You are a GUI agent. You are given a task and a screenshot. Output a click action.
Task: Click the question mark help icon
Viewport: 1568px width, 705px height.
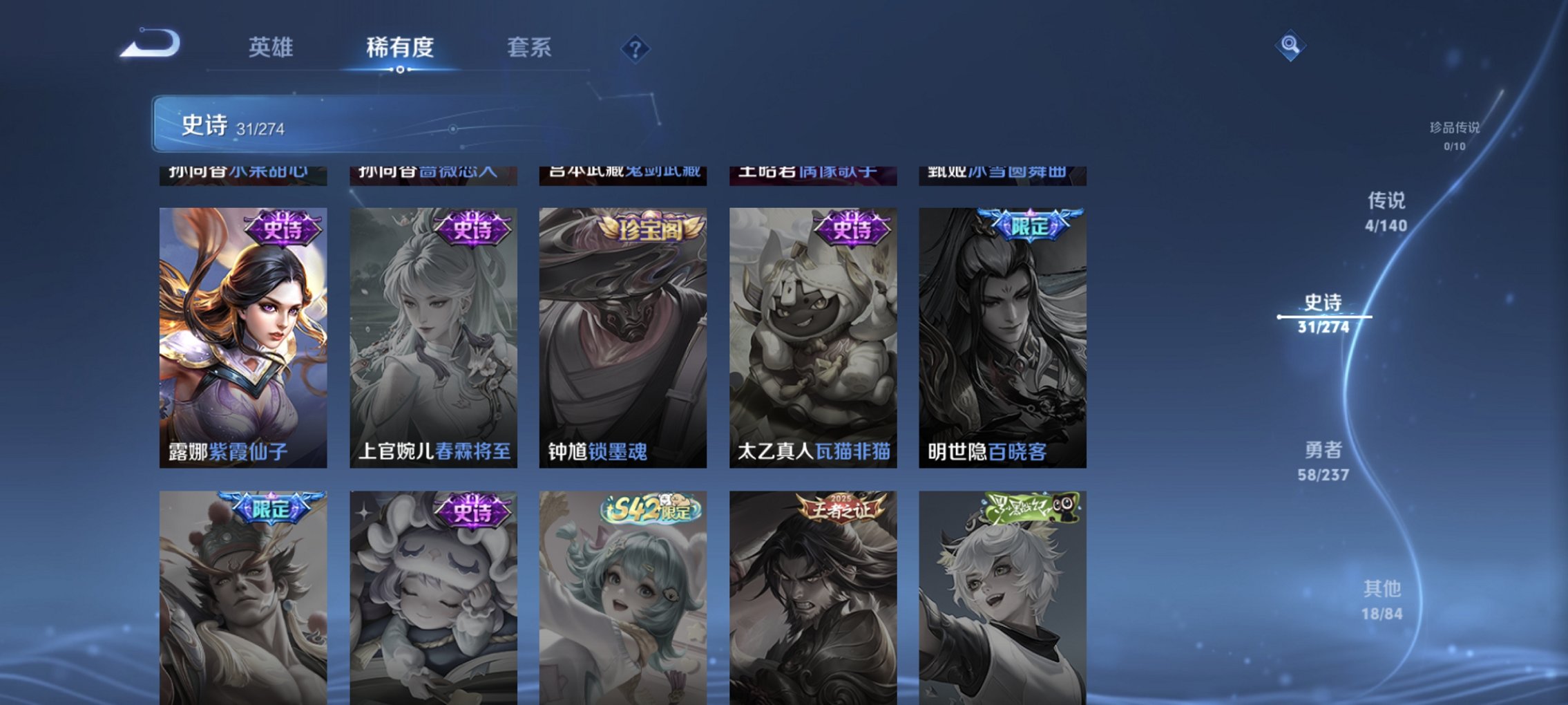click(x=635, y=48)
